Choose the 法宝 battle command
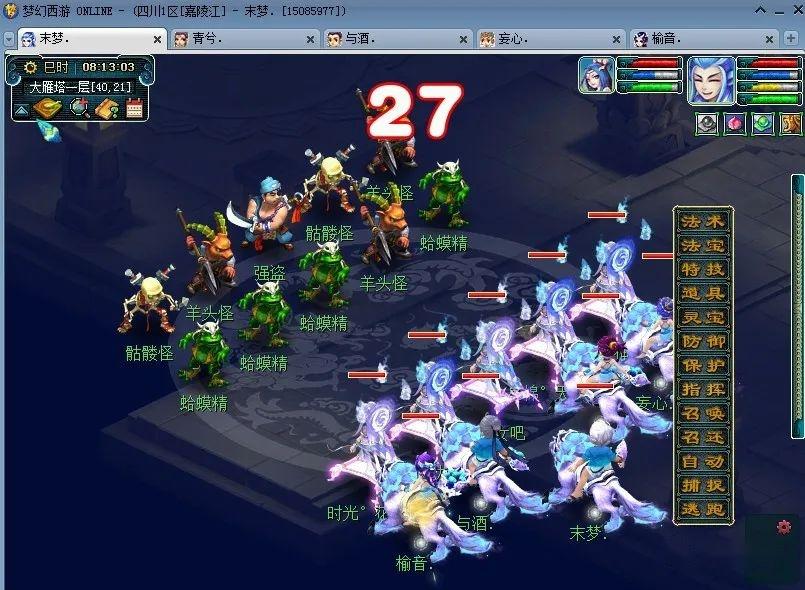805x590 pixels. click(x=703, y=246)
